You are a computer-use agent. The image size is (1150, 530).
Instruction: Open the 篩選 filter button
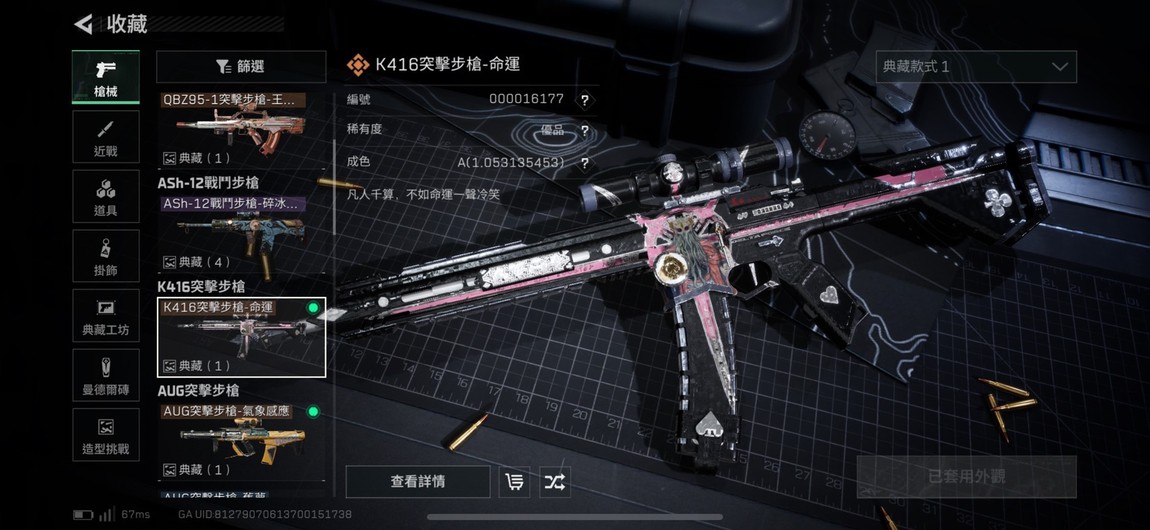click(x=241, y=67)
